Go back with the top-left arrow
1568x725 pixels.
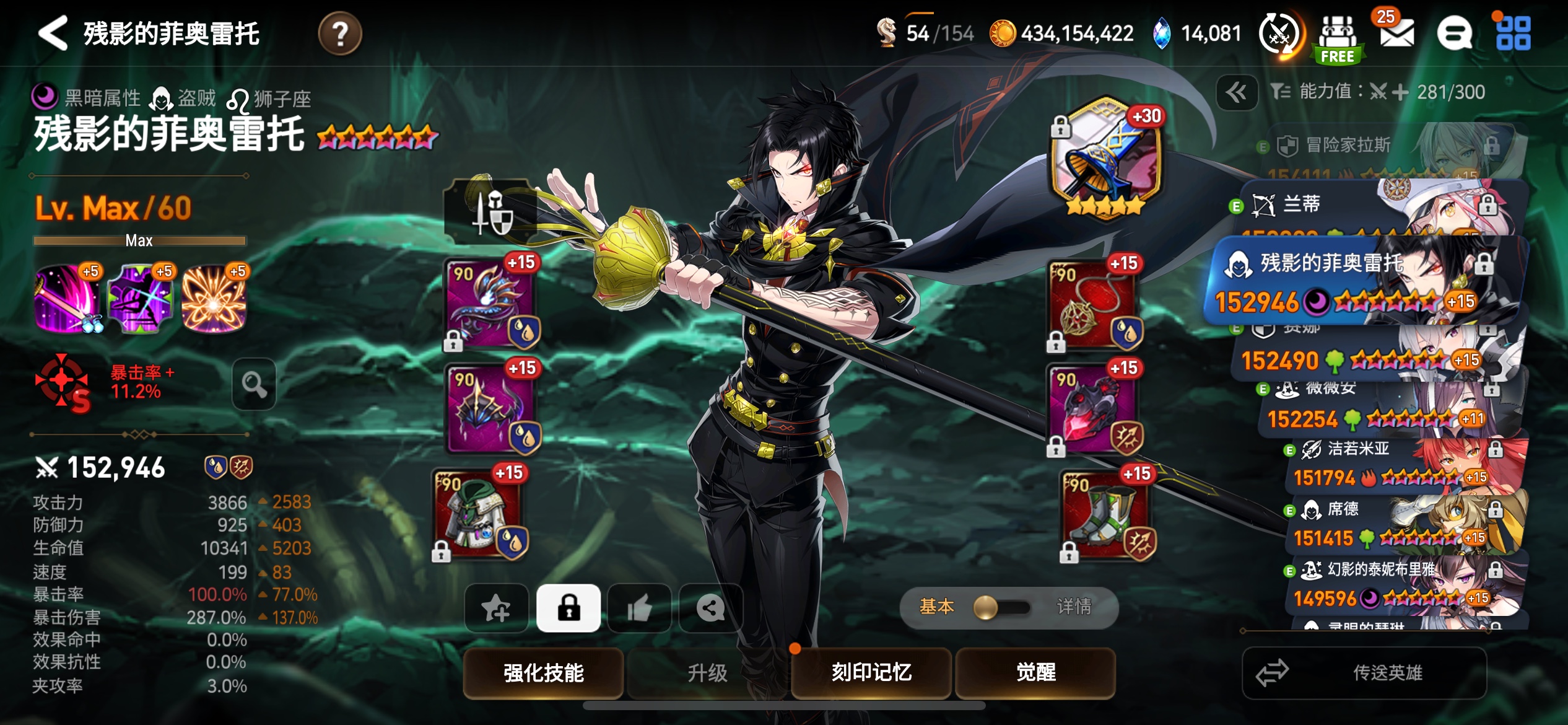click(53, 33)
